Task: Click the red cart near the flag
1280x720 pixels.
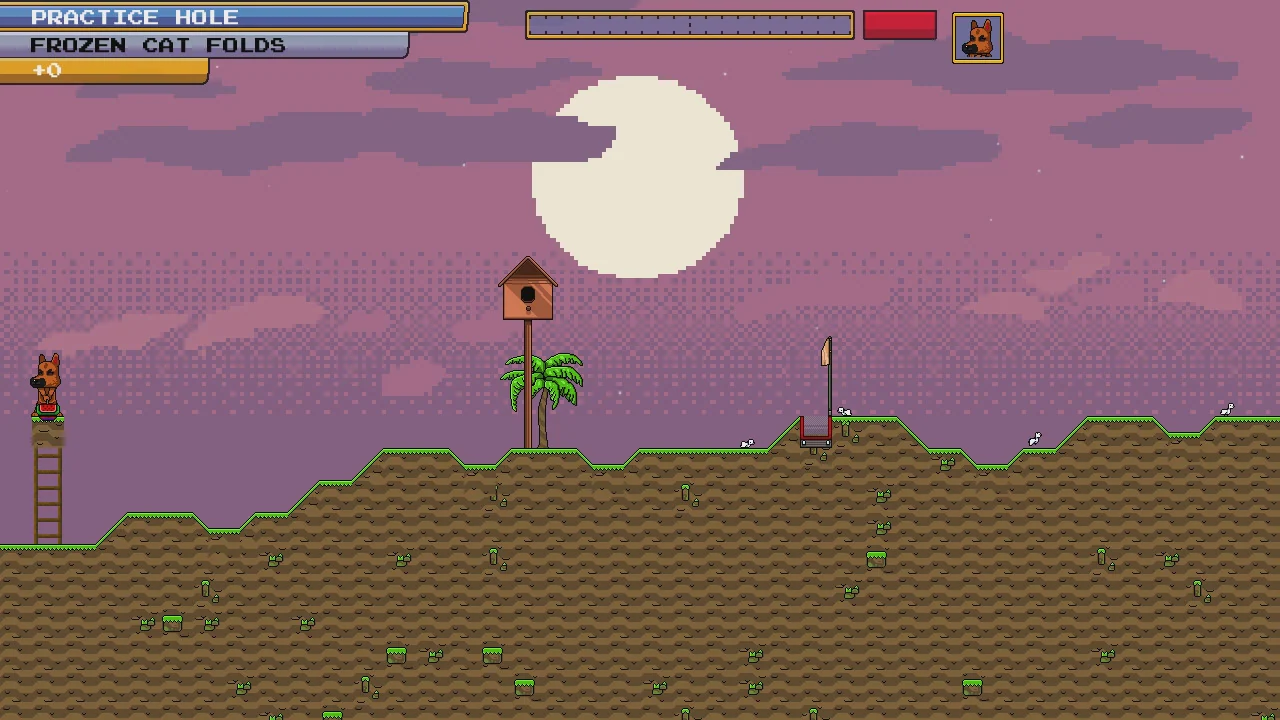Action: click(815, 432)
